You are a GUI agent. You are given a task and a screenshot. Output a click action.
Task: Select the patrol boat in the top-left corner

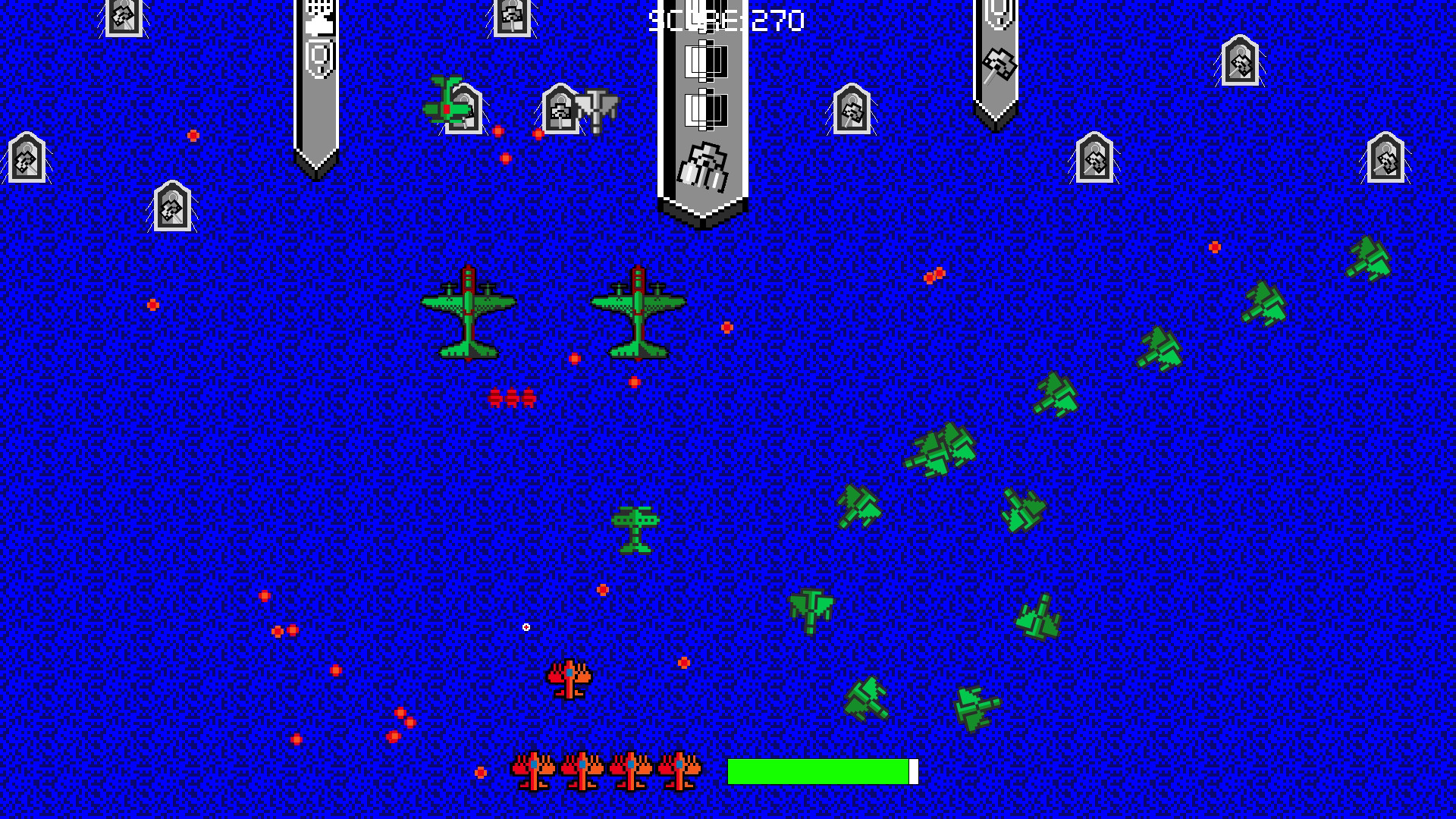pos(26,159)
